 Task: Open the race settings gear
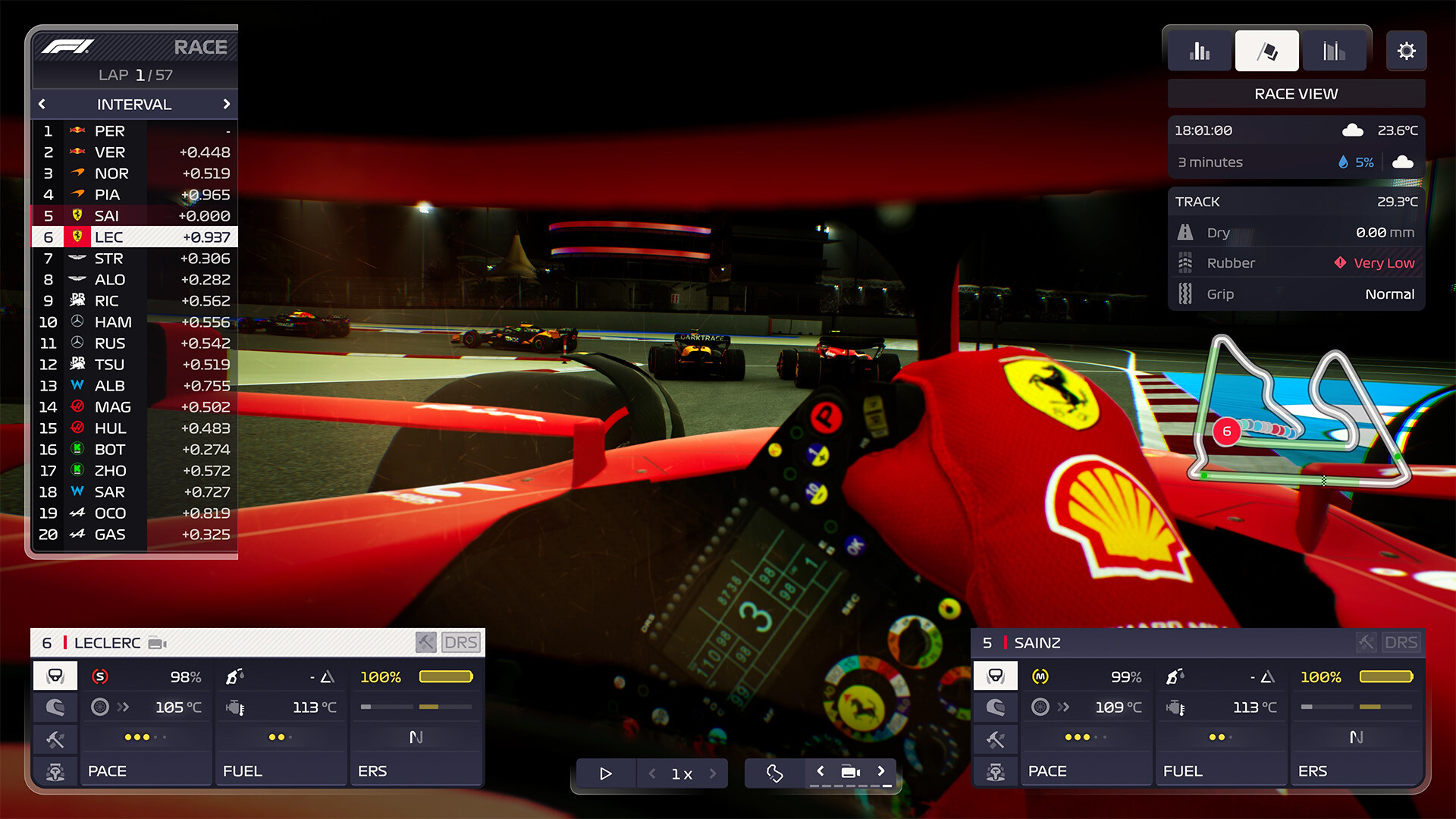[1407, 50]
